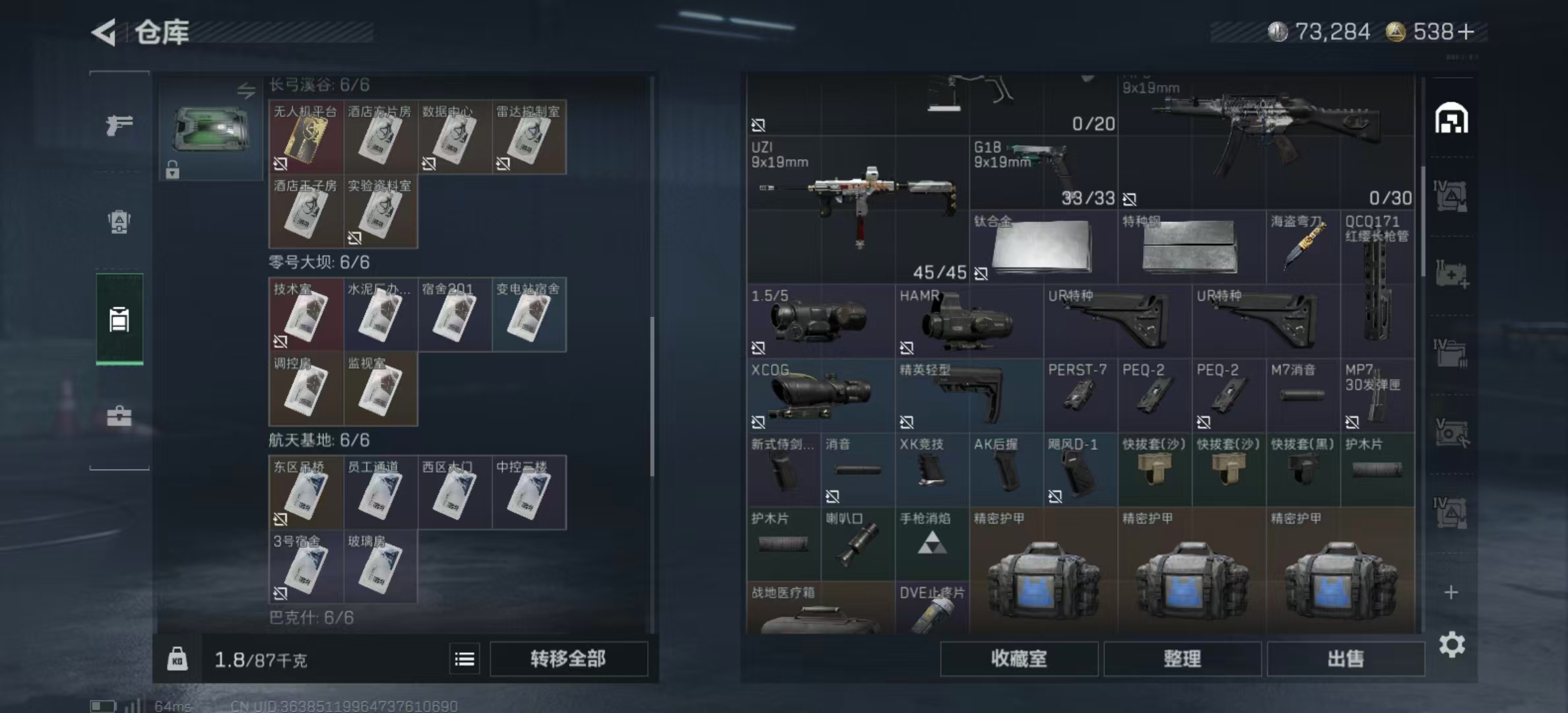1568x713 pixels.
Task: Select the 海盗弯刀 knife item
Action: tap(1303, 247)
